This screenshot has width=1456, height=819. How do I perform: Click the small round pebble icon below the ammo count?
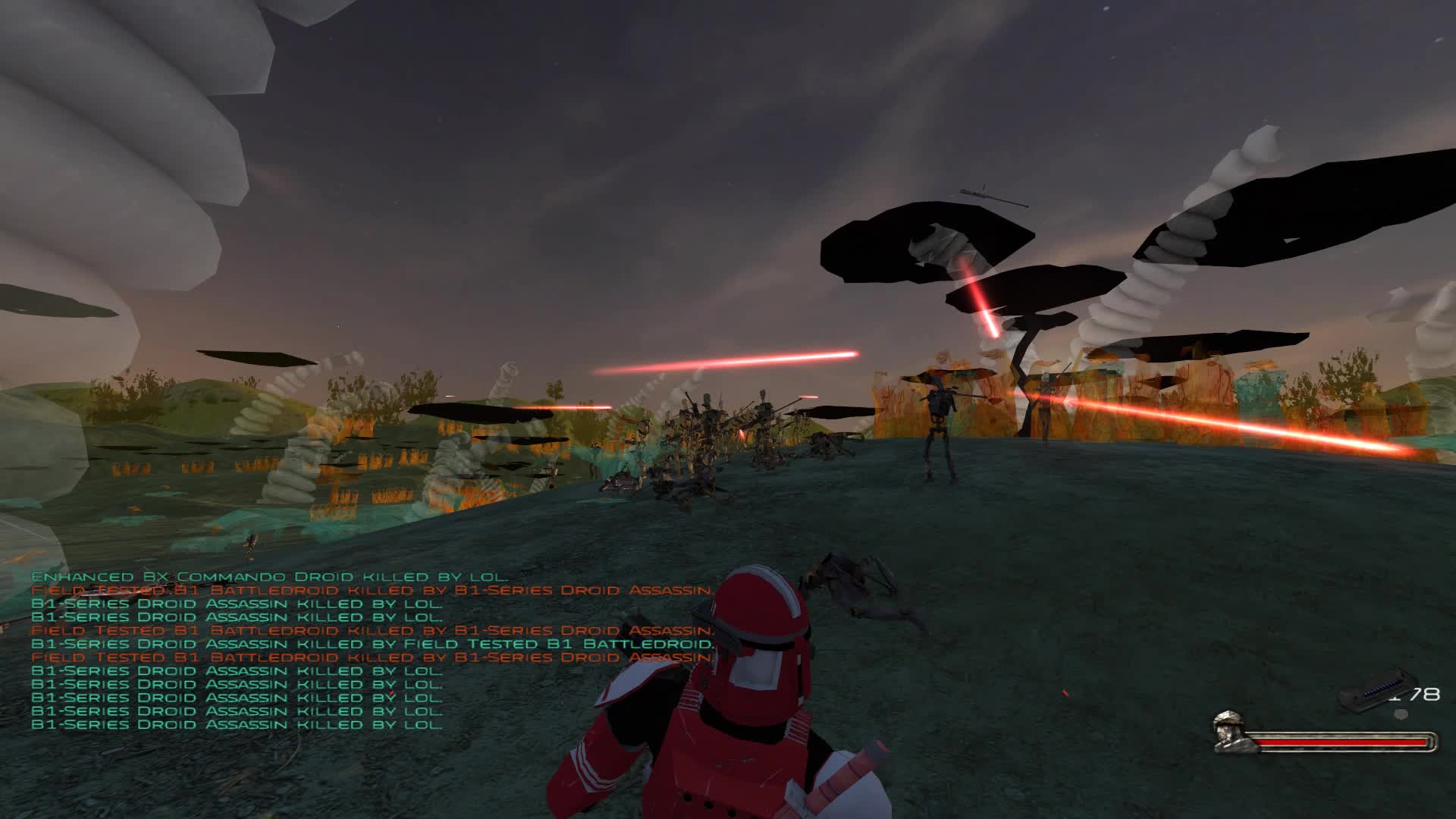(1401, 714)
